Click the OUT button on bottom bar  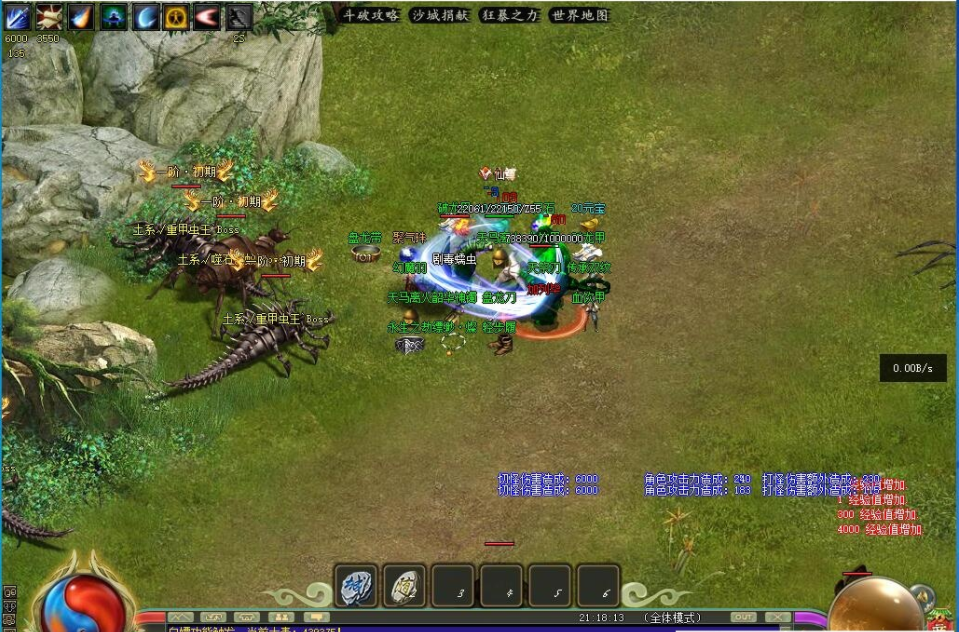click(x=743, y=617)
